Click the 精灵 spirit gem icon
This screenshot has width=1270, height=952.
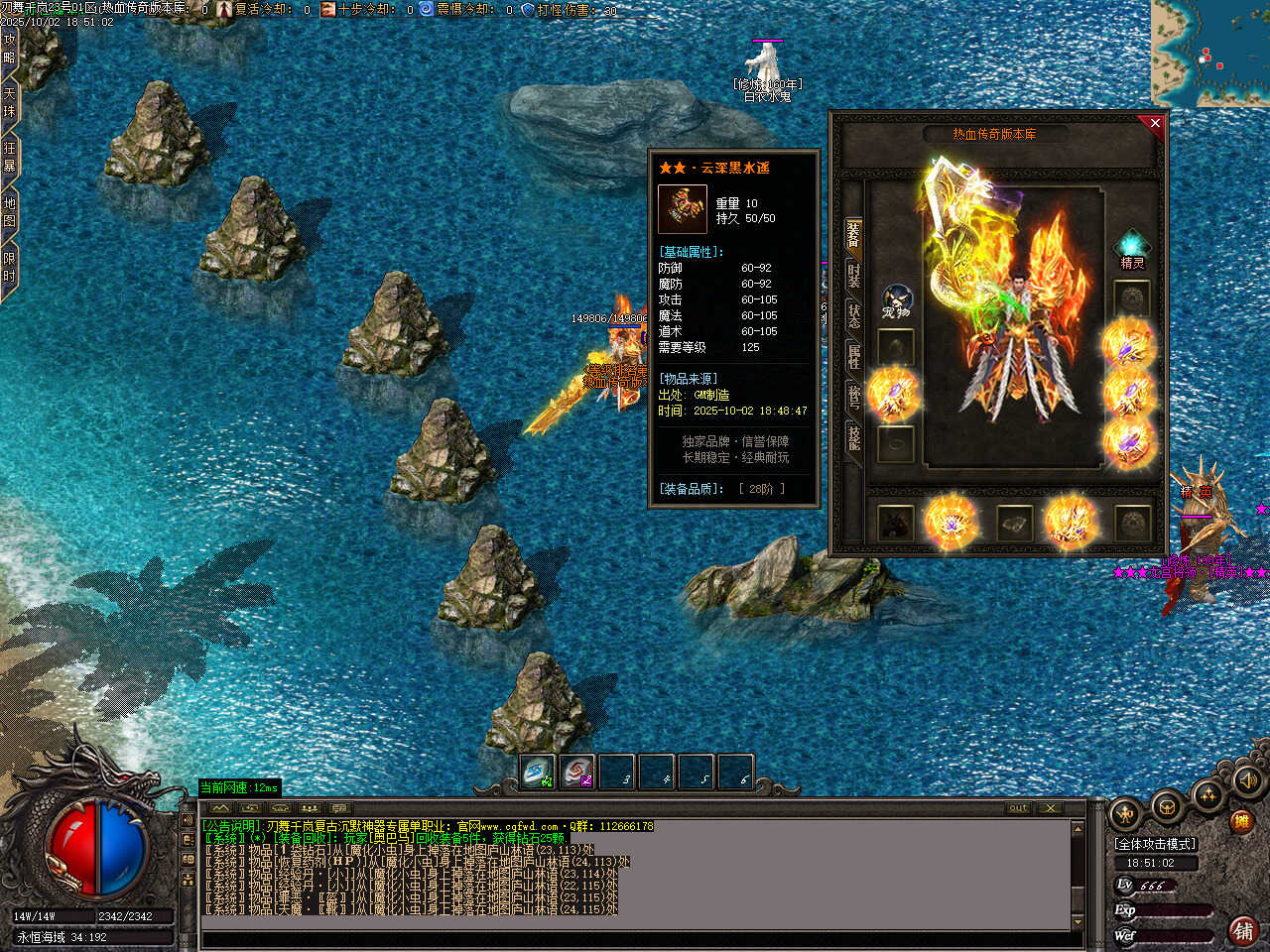pos(1132,244)
